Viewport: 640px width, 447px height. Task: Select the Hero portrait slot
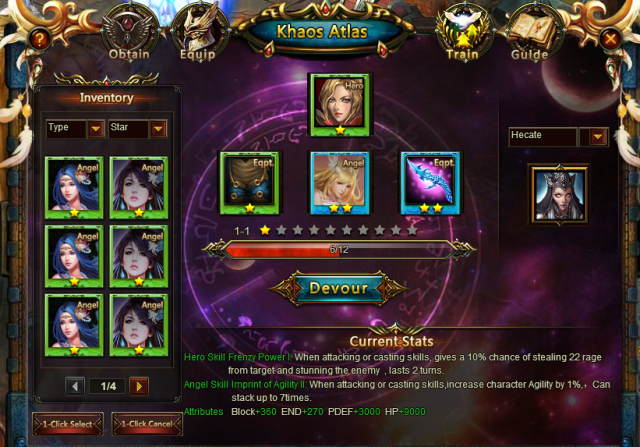click(x=339, y=103)
